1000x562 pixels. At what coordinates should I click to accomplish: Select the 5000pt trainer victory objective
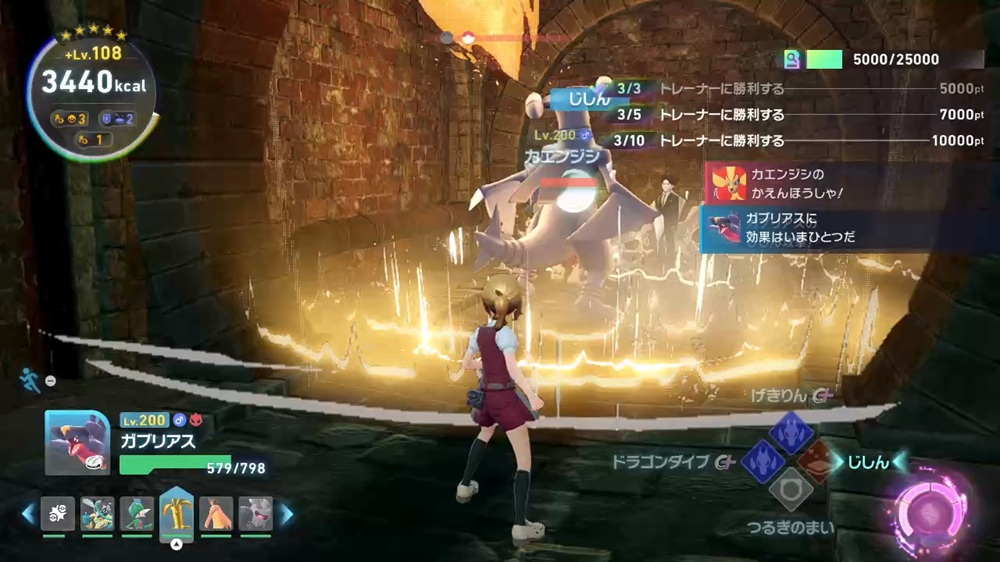click(800, 89)
